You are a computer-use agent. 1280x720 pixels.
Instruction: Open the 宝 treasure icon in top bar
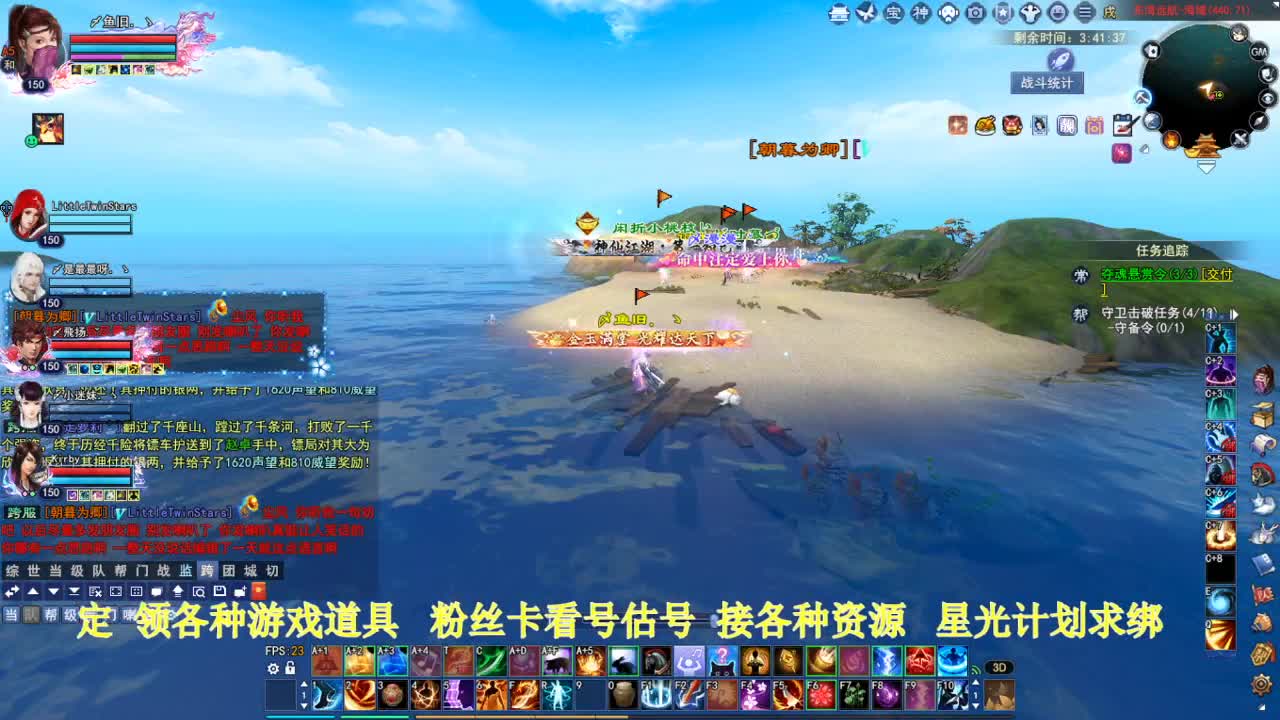[x=895, y=13]
